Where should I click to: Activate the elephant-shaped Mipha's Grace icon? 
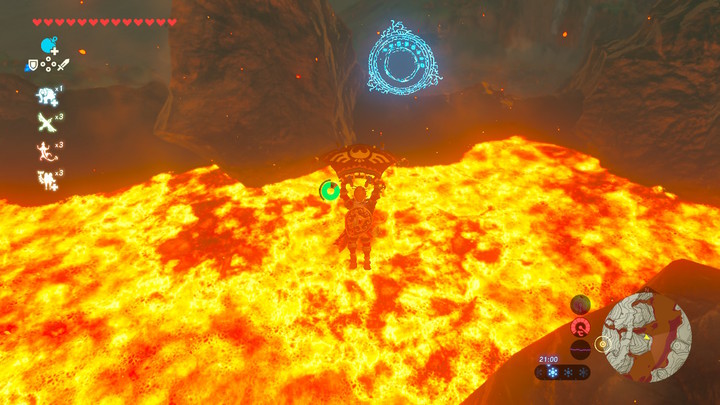tap(46, 96)
